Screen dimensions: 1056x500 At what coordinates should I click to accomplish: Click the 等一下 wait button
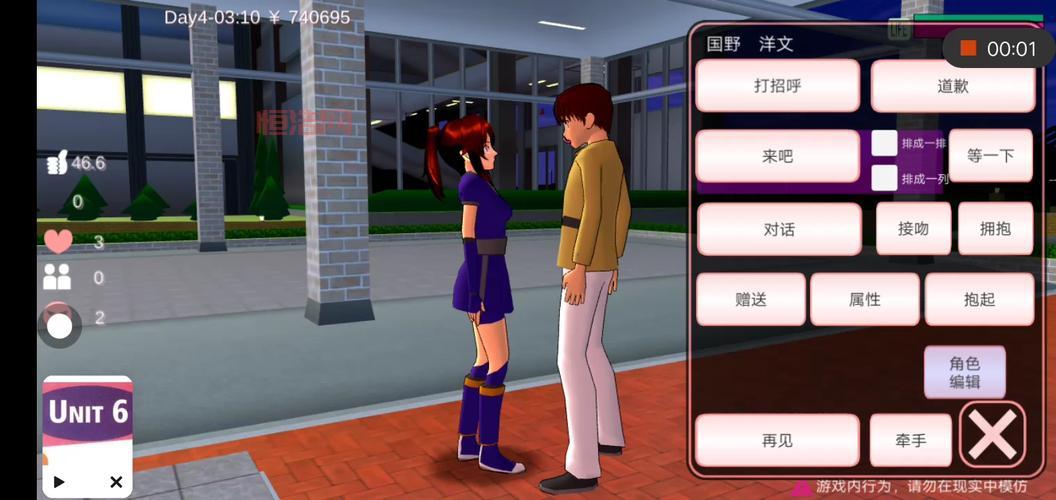click(990, 156)
